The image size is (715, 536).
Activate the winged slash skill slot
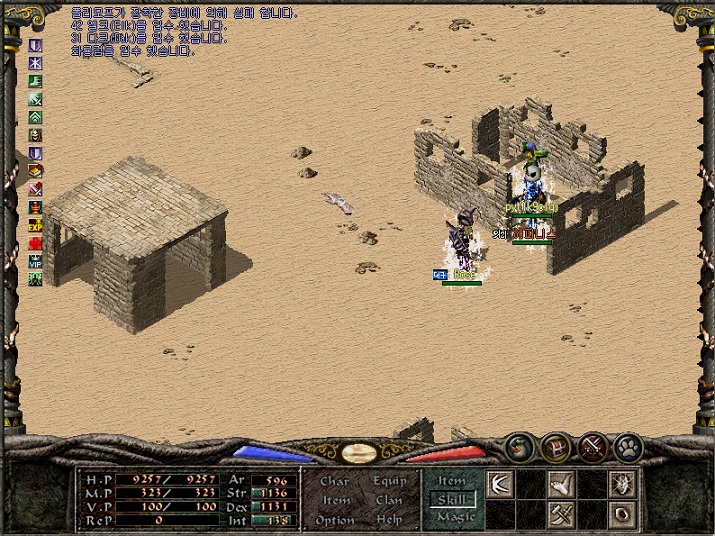point(499,485)
